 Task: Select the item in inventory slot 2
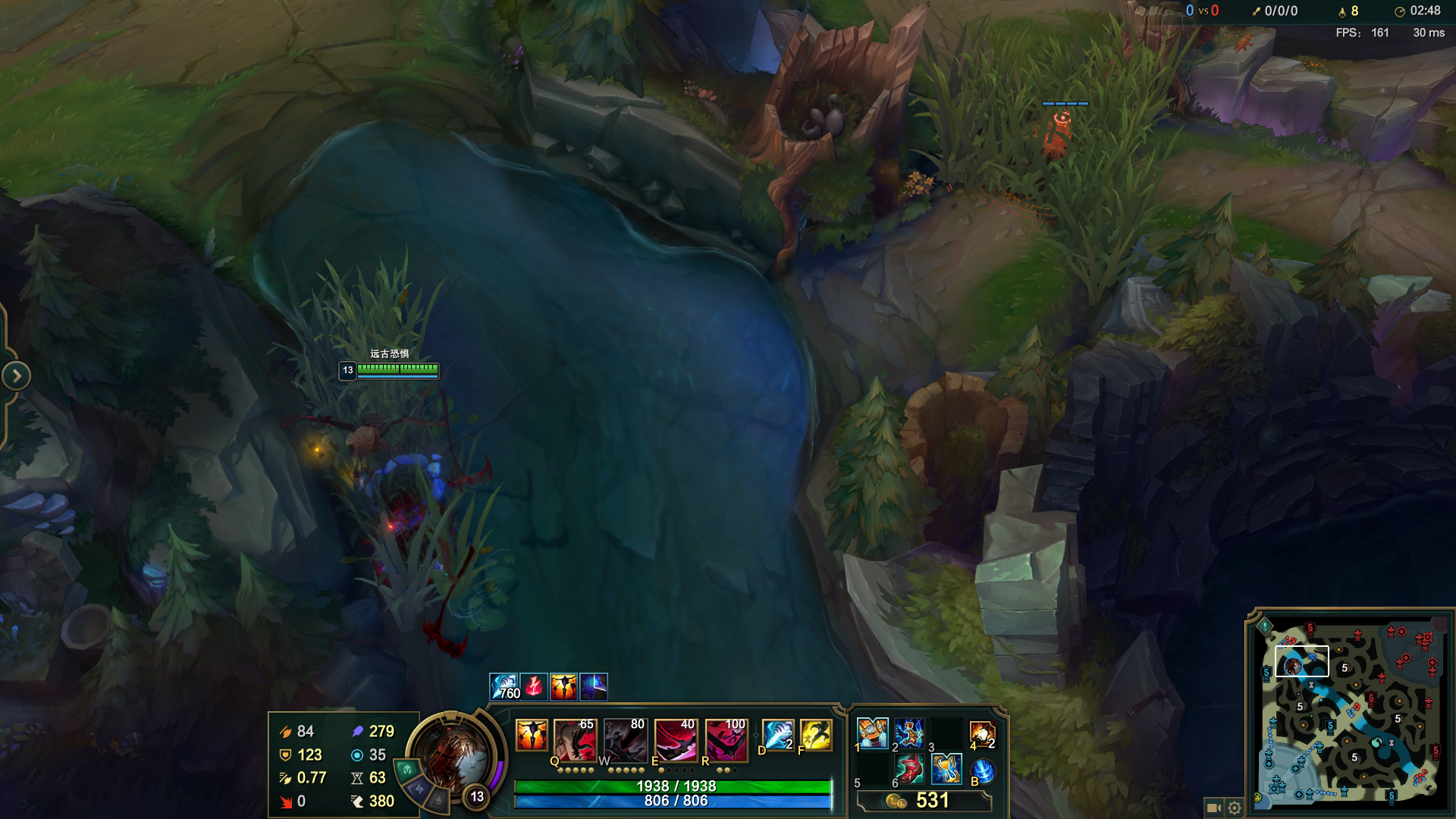(909, 733)
